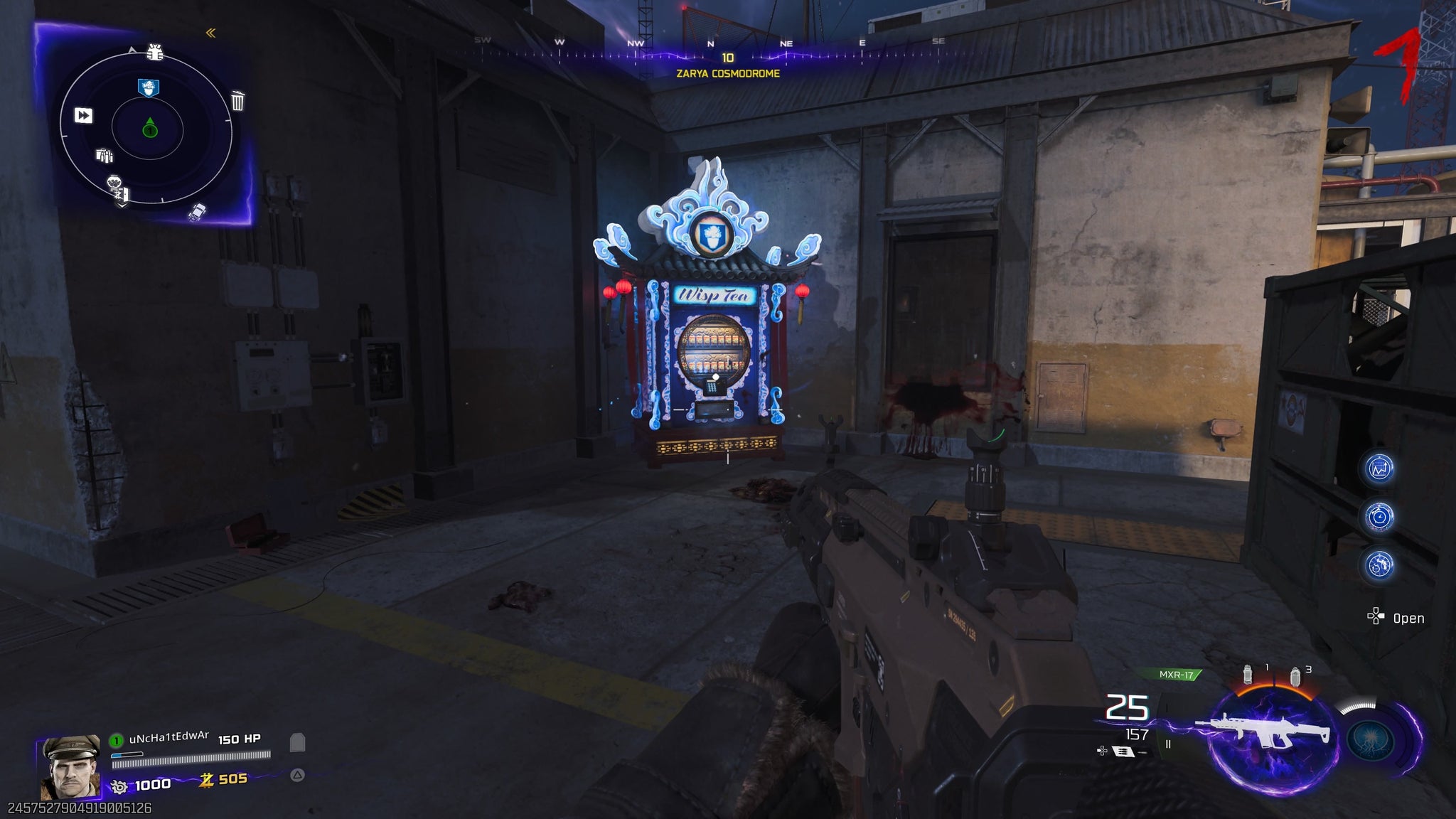Select the fast-forward marker on minimap

pos(83,115)
